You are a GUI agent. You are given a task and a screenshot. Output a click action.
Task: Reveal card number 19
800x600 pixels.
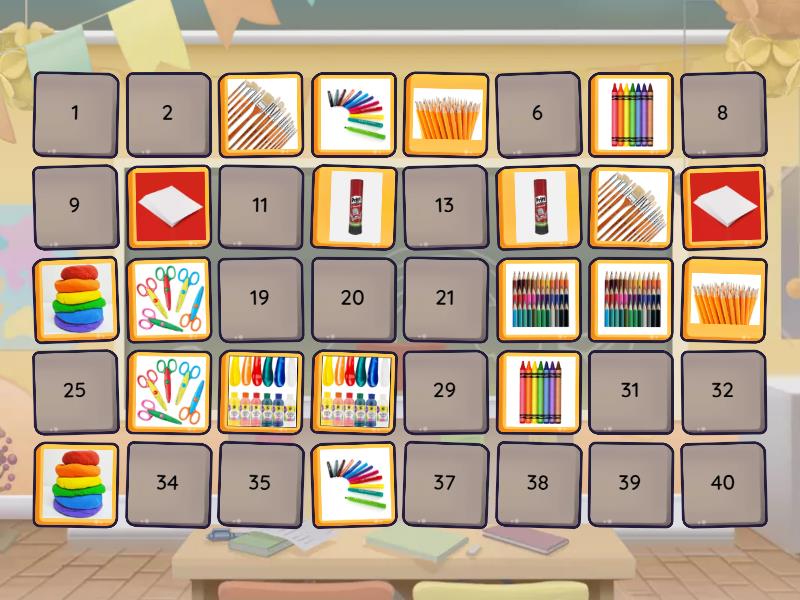point(260,298)
